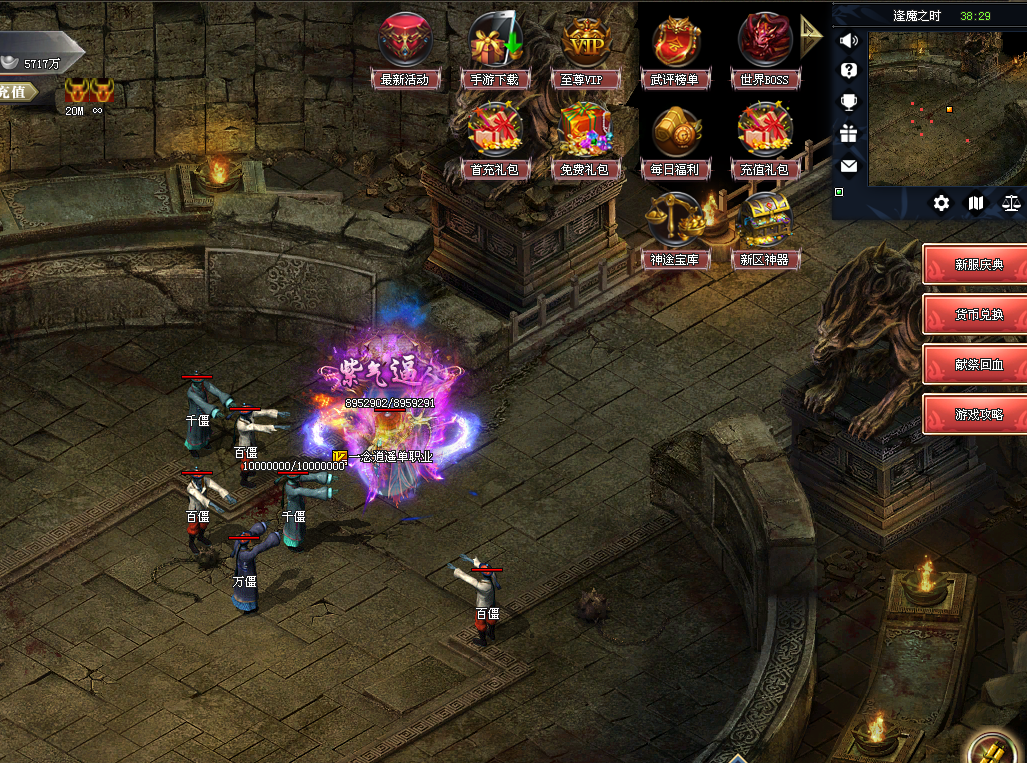
Task: Open the 新区神器 treasure chest icon
Action: pos(765,222)
